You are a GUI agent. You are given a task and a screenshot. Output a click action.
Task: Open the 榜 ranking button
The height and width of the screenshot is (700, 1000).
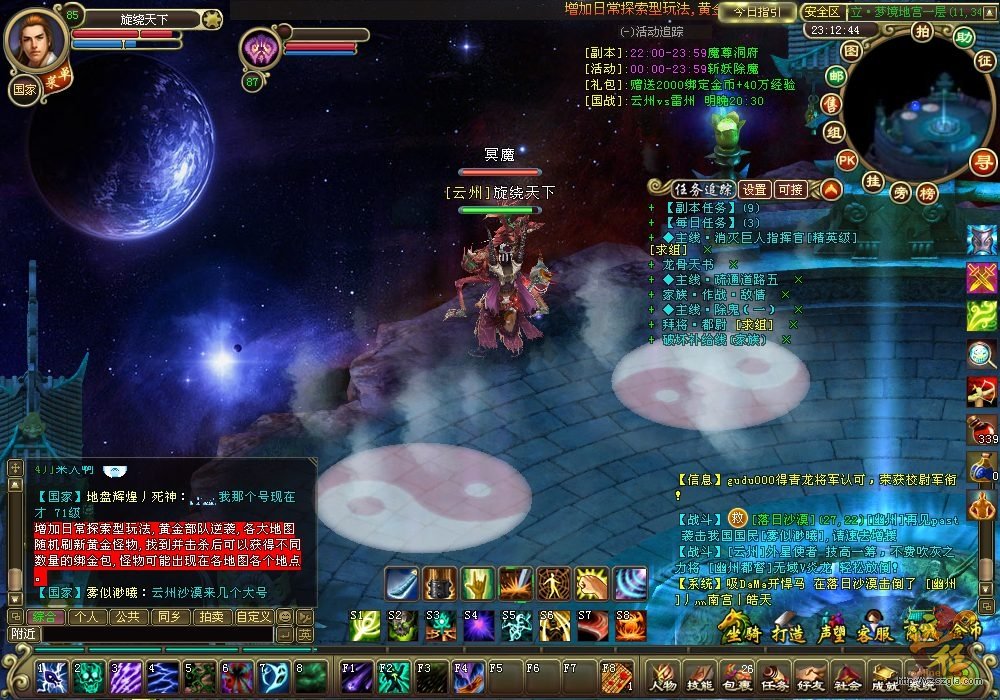928,193
